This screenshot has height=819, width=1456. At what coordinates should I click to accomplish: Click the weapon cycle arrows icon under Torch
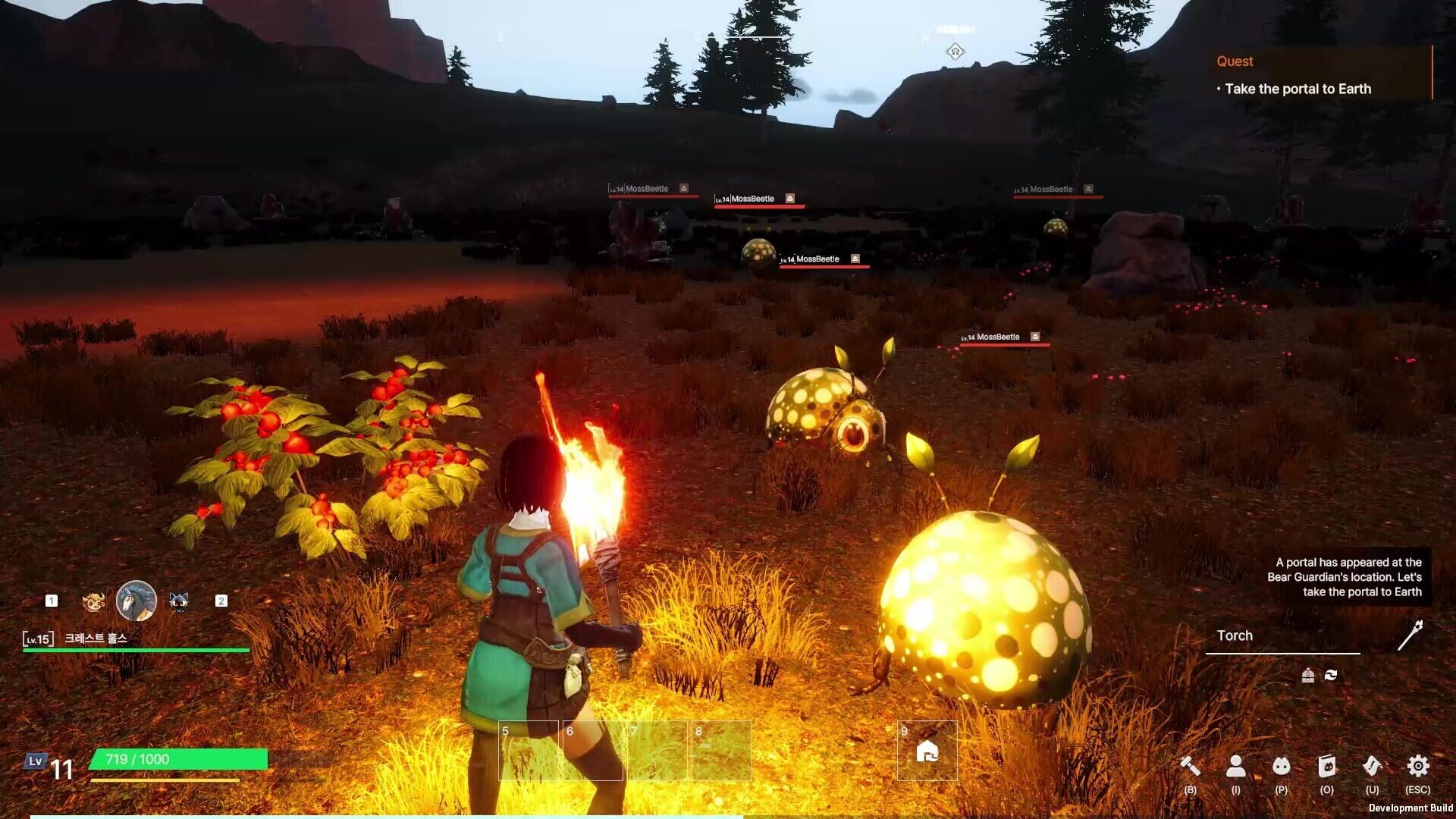(x=1333, y=673)
